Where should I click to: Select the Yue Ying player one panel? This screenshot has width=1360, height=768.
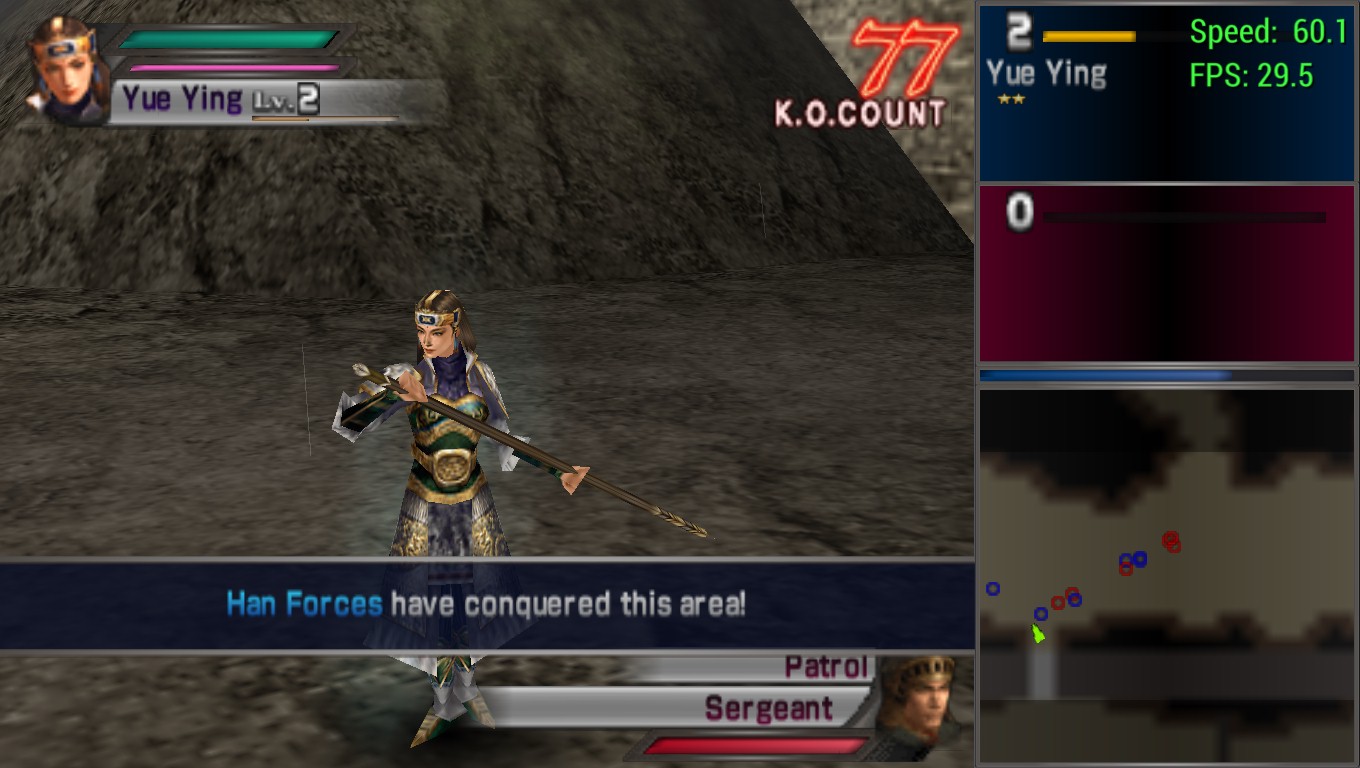1166,93
